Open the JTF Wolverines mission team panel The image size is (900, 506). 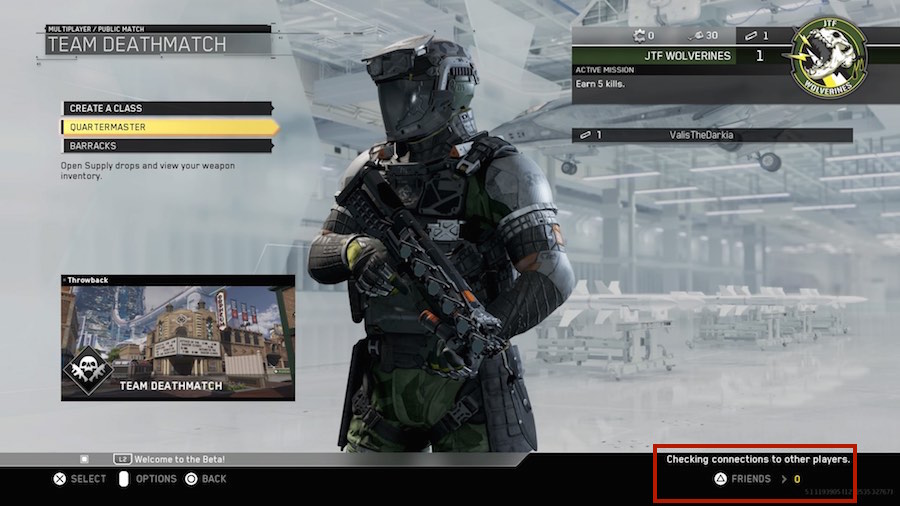tap(680, 56)
